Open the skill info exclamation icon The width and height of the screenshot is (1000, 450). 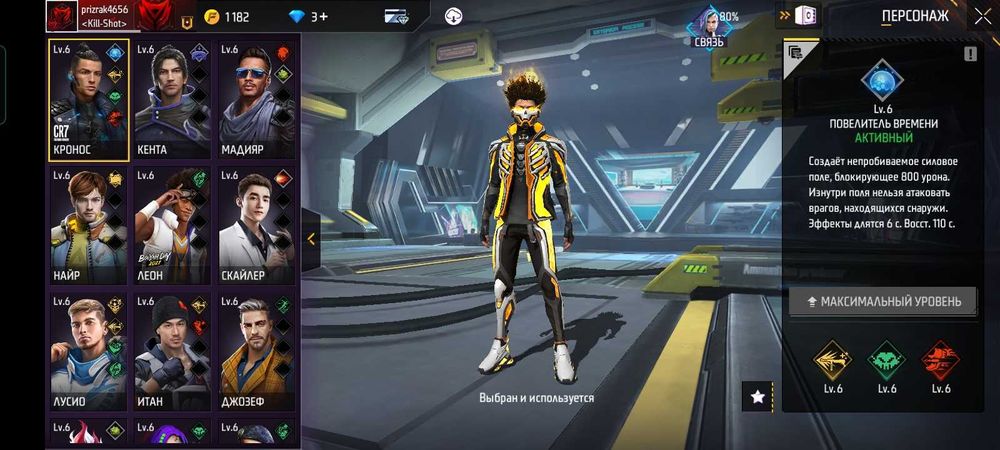point(969,54)
